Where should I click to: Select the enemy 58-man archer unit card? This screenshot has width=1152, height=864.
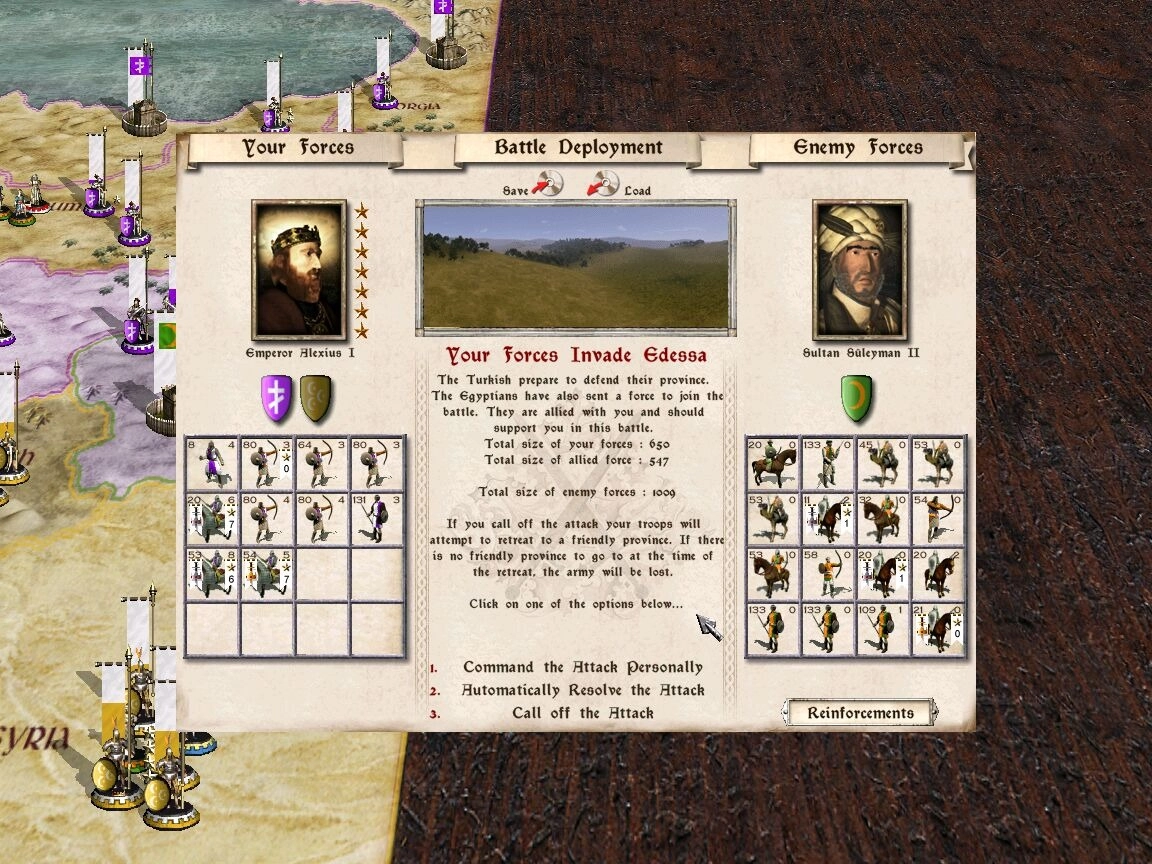pyautogui.click(x=828, y=574)
